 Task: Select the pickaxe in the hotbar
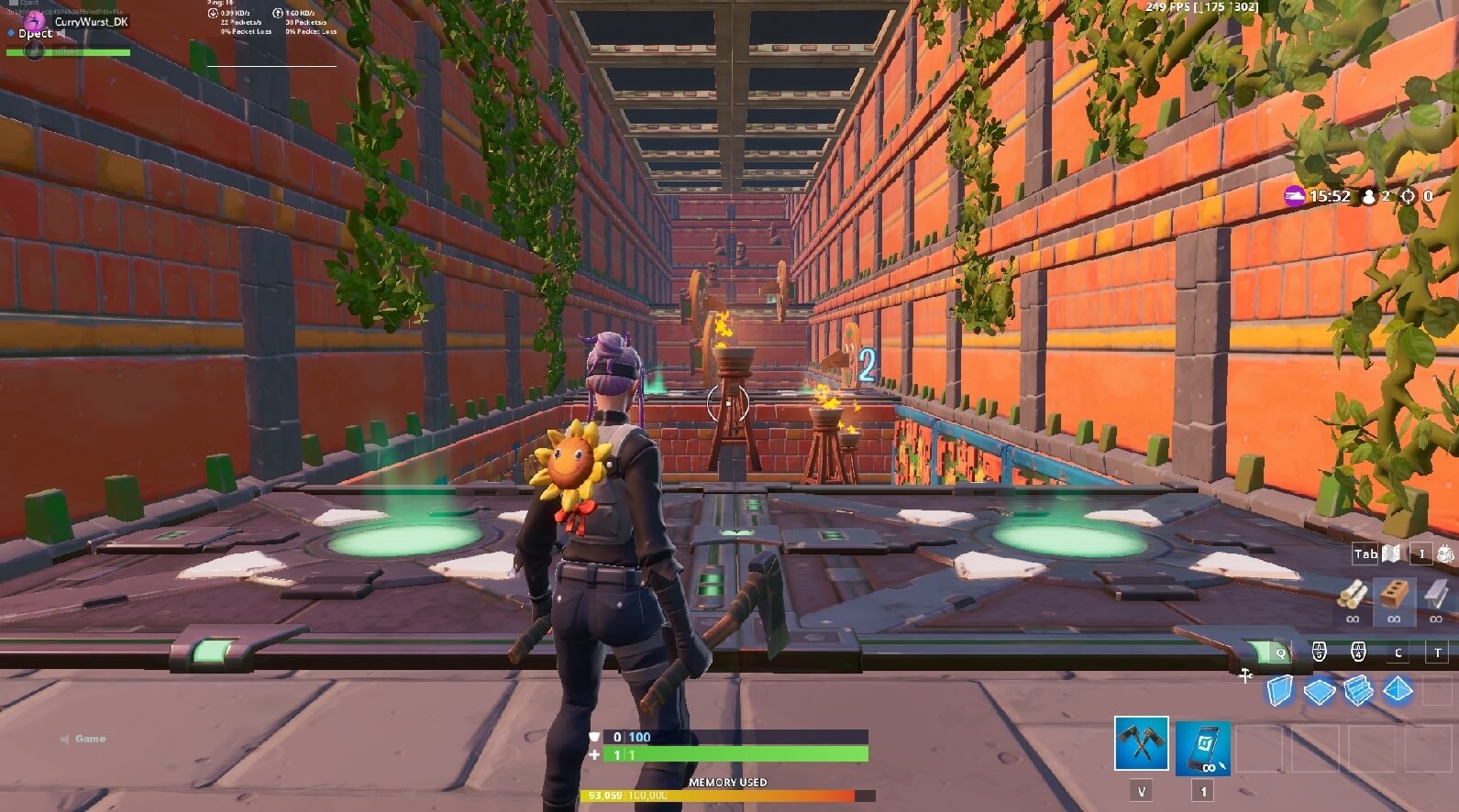[x=1141, y=746]
